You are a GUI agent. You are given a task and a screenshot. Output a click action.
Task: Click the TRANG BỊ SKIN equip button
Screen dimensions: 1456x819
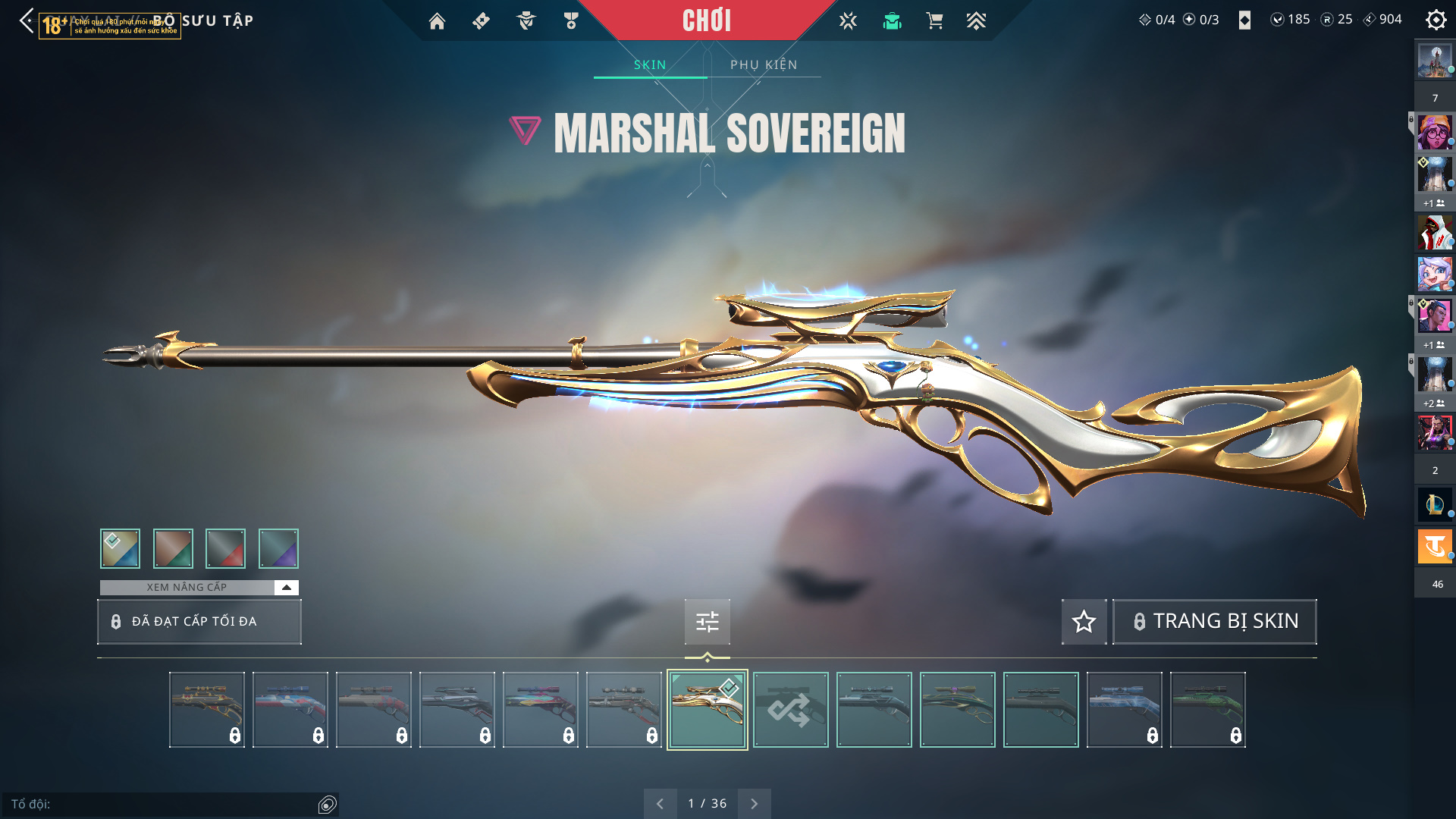1214,622
